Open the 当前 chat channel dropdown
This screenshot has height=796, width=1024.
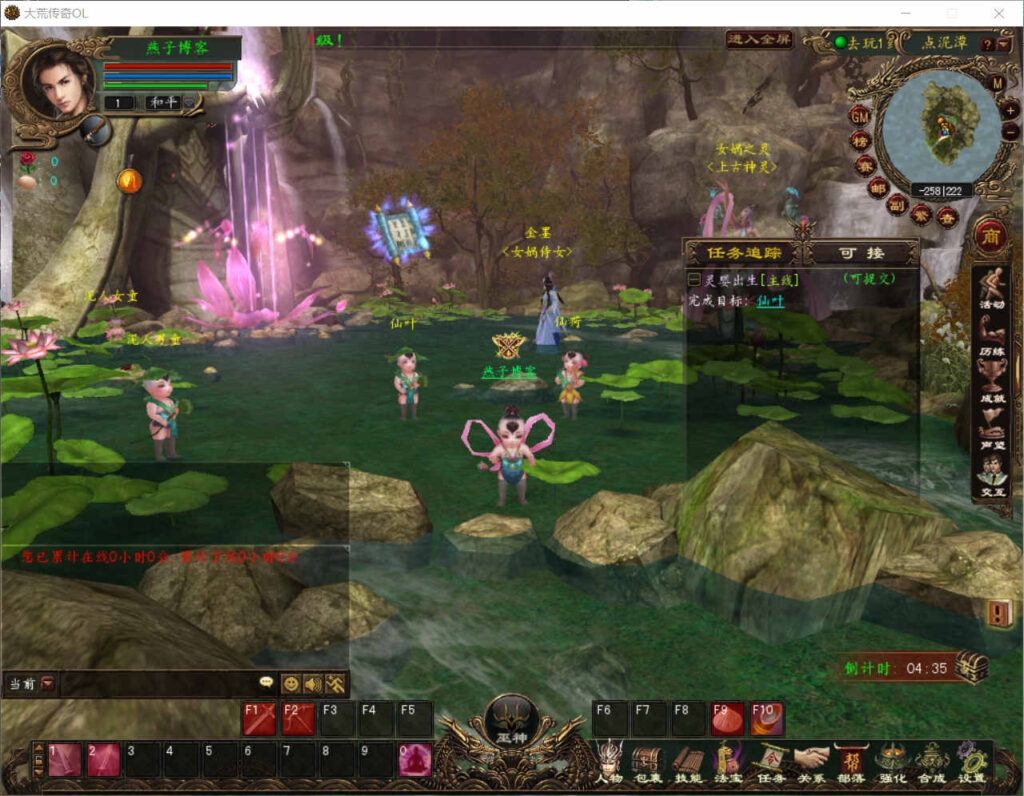47,684
